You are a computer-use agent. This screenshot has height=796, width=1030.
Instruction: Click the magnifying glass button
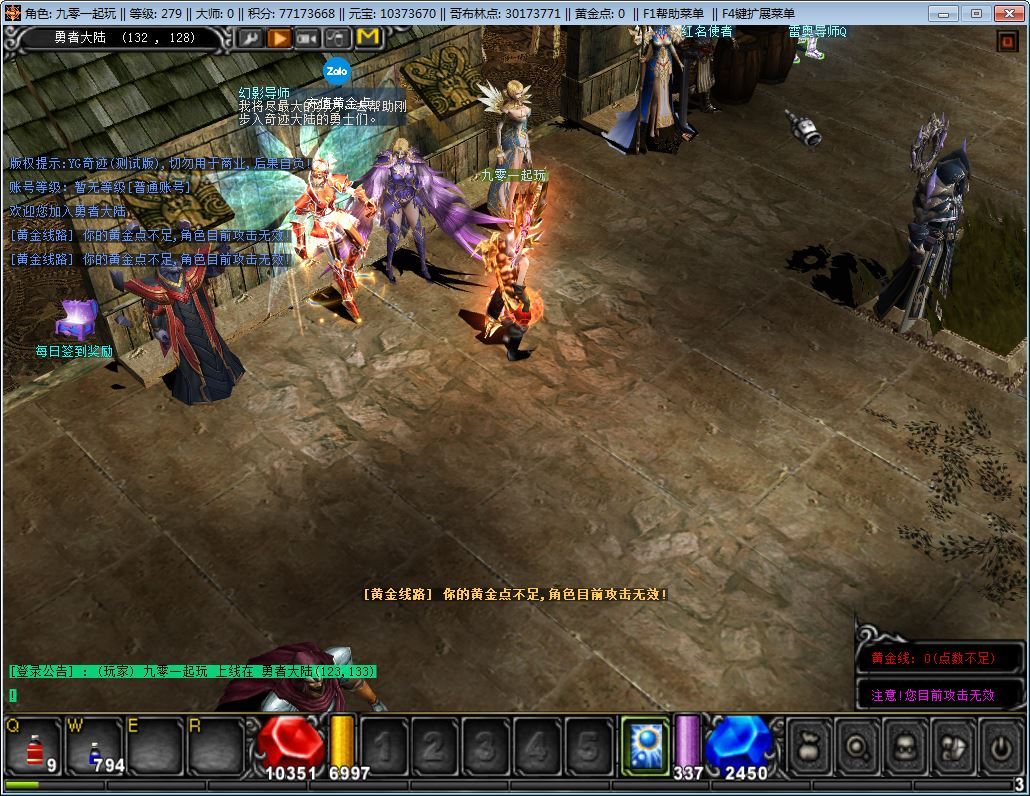coord(857,746)
